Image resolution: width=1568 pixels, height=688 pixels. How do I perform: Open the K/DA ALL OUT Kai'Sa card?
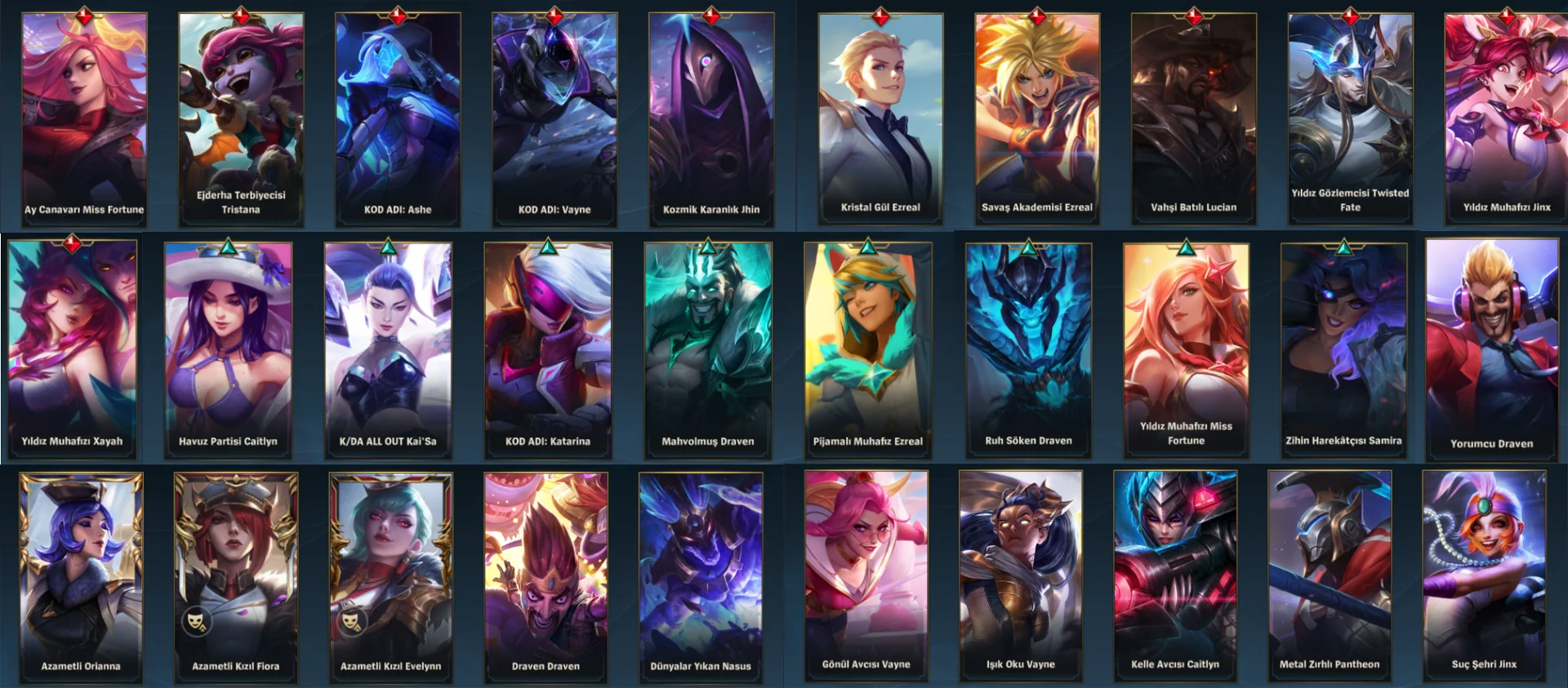(x=388, y=347)
